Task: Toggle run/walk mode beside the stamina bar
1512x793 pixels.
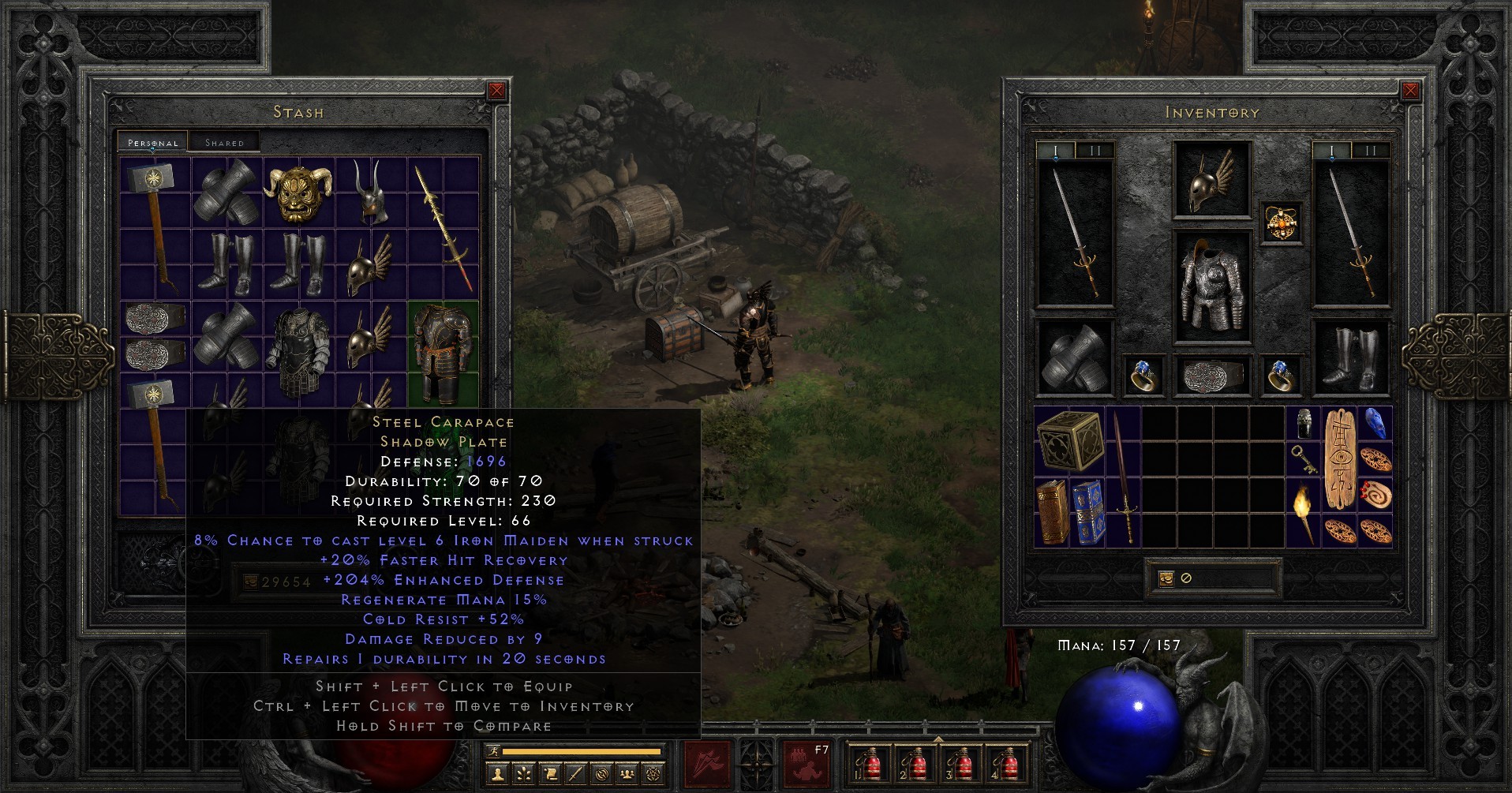Action: pyautogui.click(x=493, y=752)
